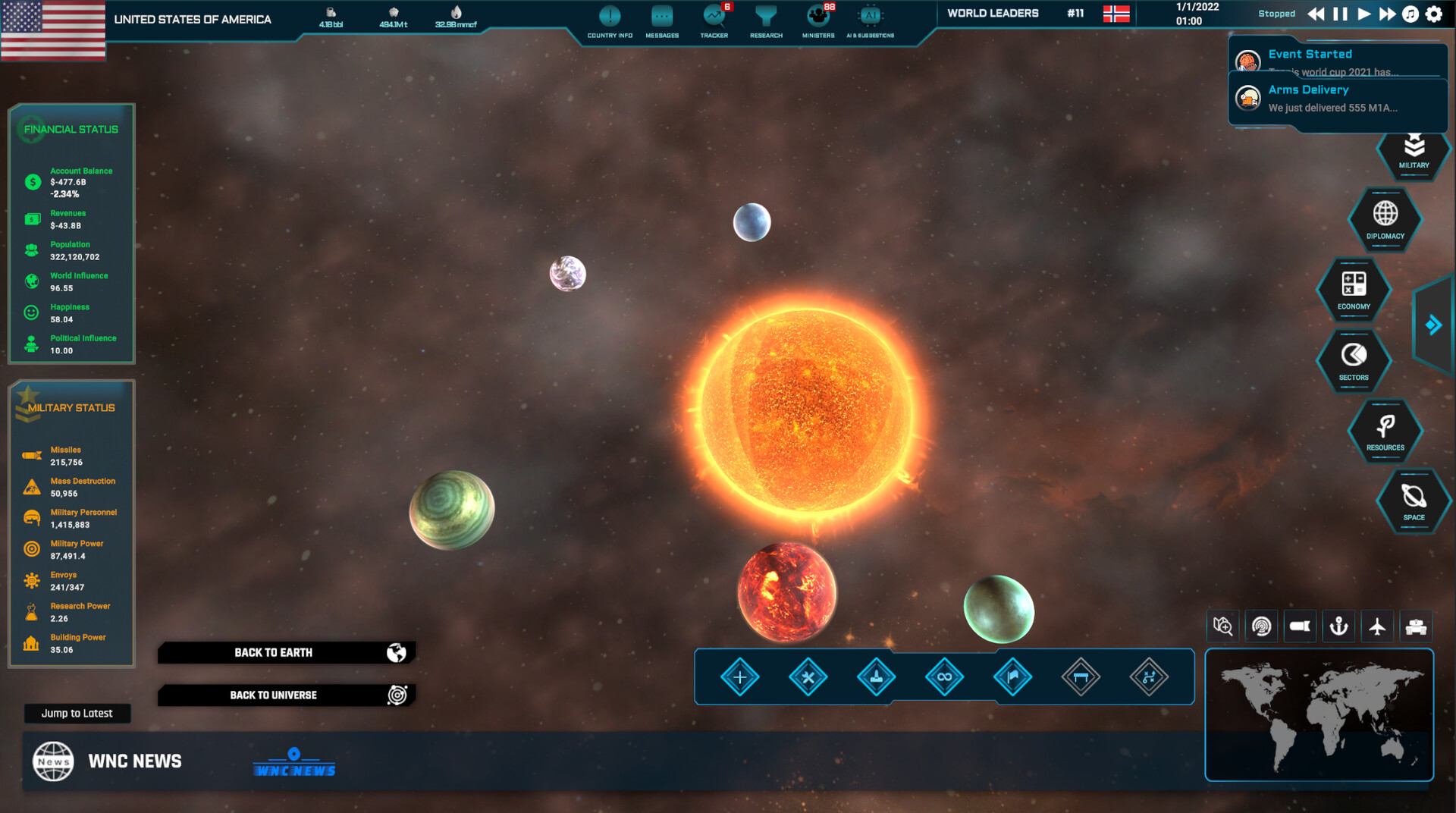Image resolution: width=1456 pixels, height=813 pixels.
Task: Open the Diplomacy menu
Action: 1385,219
